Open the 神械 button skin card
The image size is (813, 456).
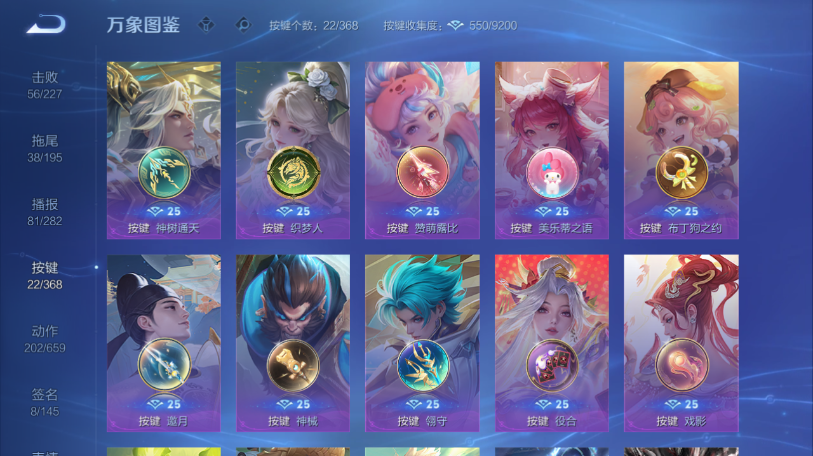point(293,342)
